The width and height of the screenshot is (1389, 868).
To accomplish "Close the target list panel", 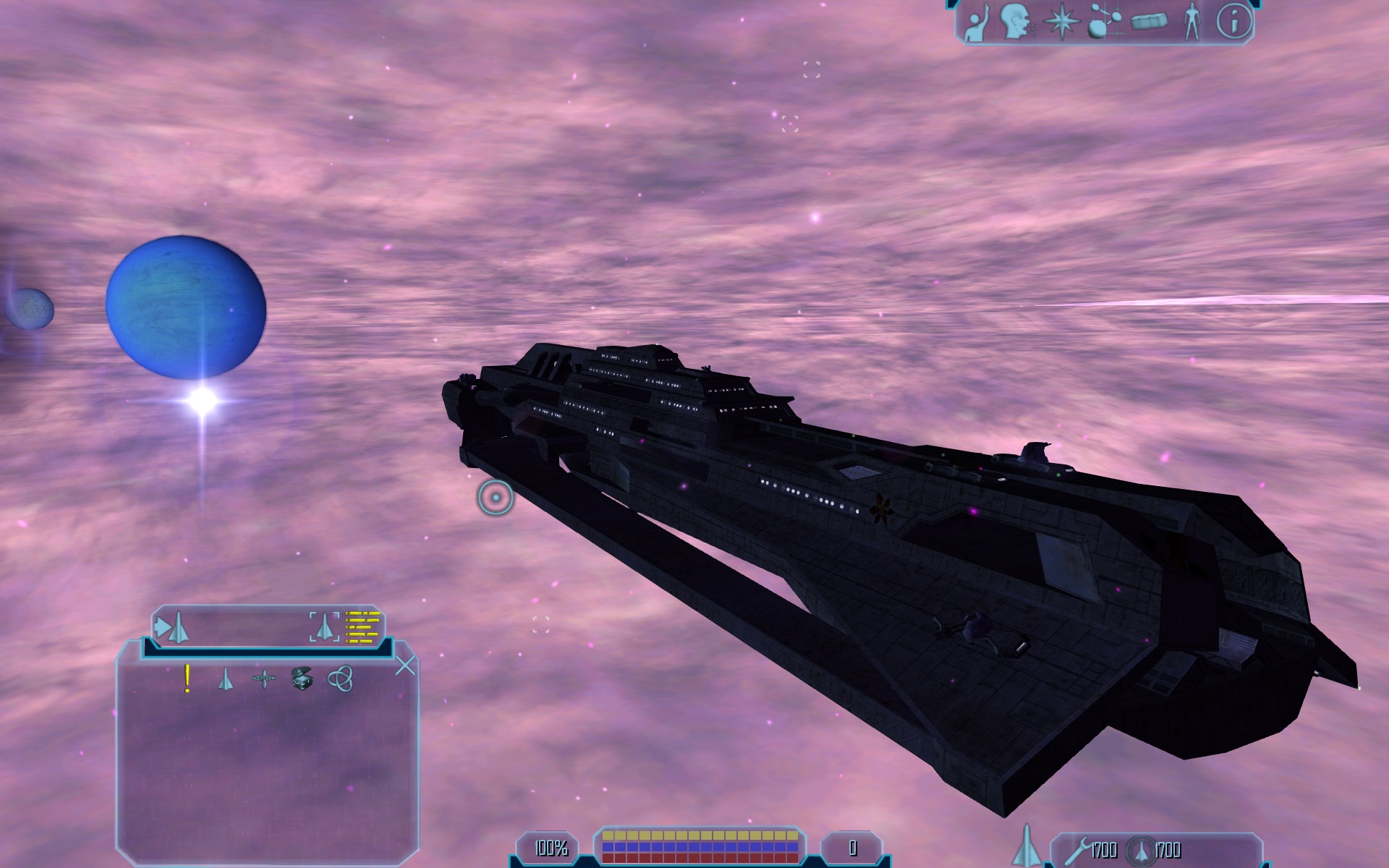I will [406, 665].
